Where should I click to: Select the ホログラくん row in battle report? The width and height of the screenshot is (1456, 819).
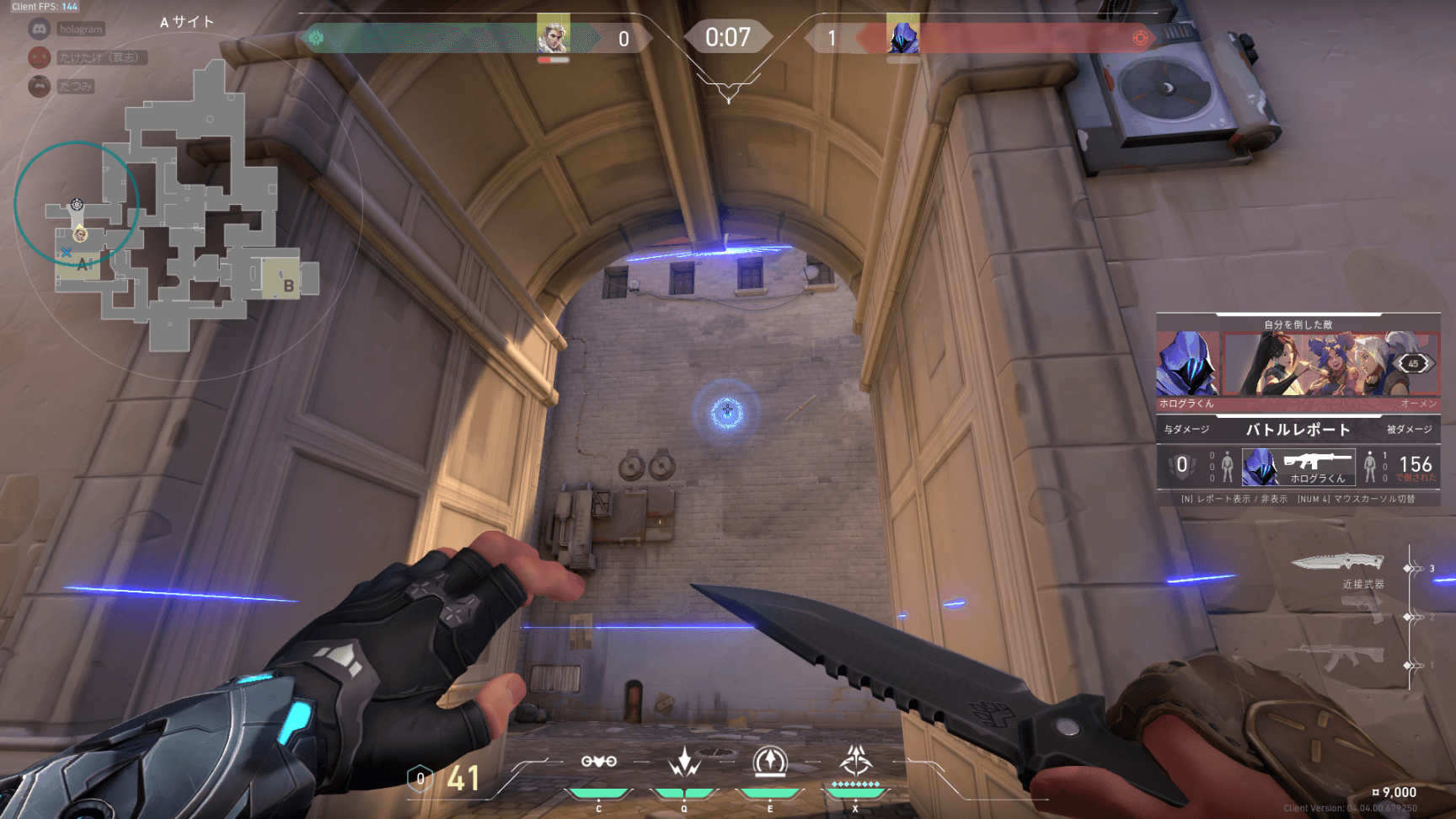1298,467
